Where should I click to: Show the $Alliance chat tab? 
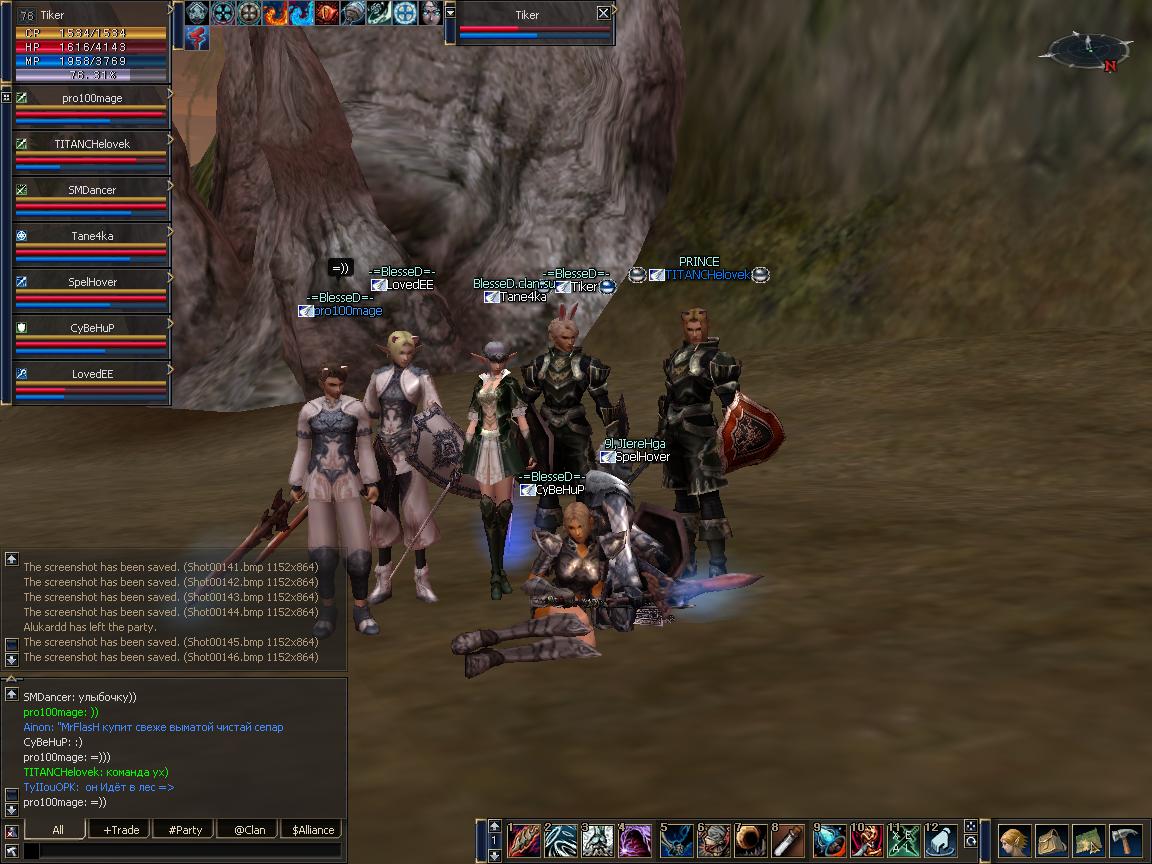tap(313, 830)
